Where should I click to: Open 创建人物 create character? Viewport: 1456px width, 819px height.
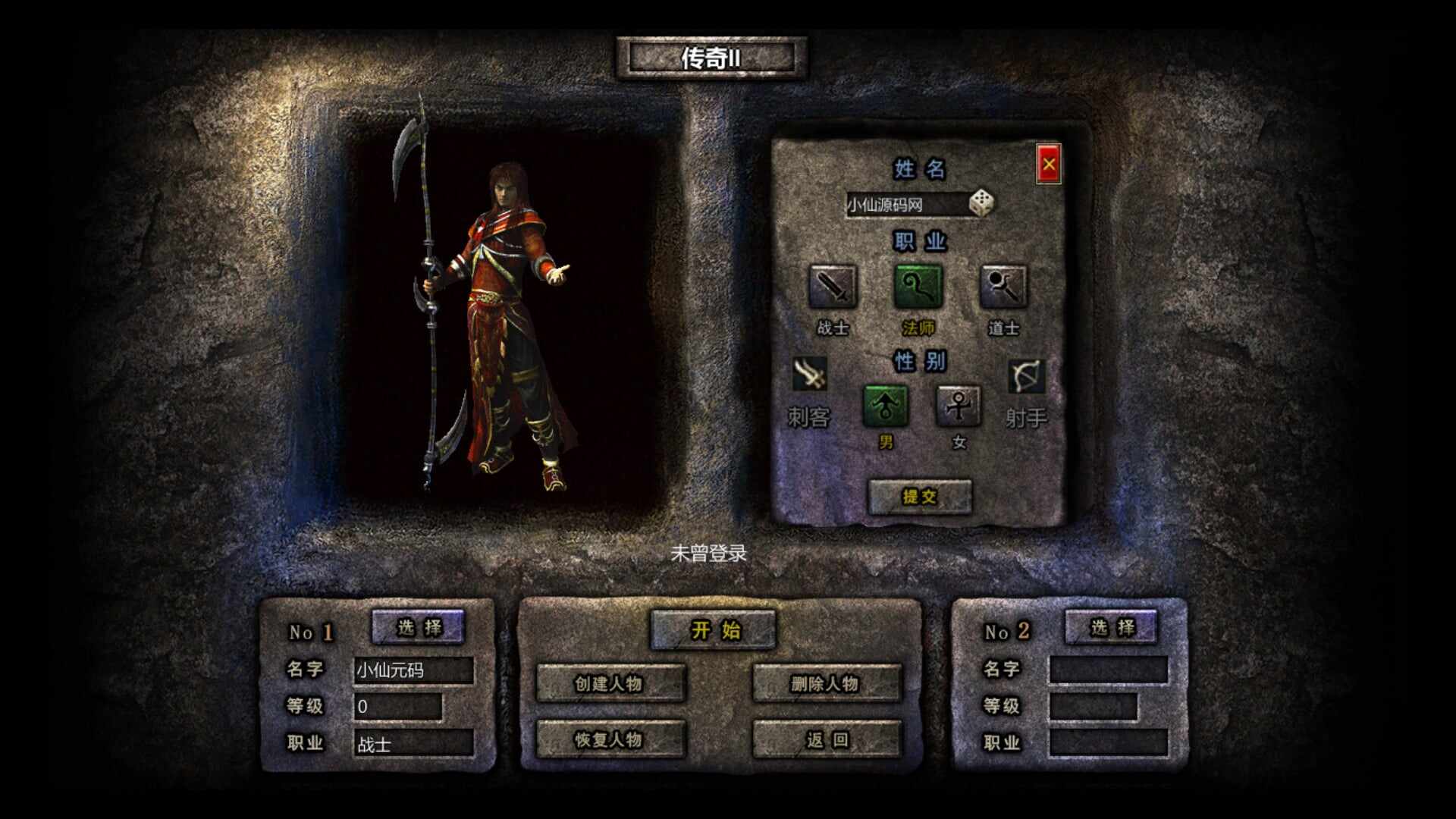pyautogui.click(x=610, y=683)
